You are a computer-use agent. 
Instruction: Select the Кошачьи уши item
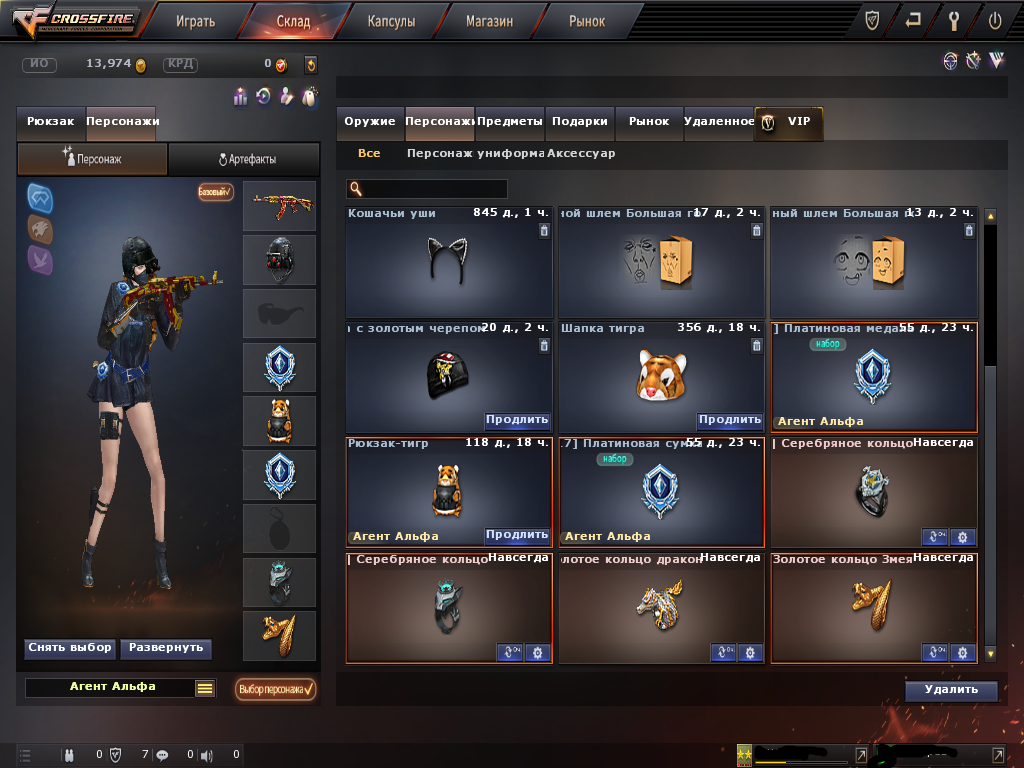449,263
